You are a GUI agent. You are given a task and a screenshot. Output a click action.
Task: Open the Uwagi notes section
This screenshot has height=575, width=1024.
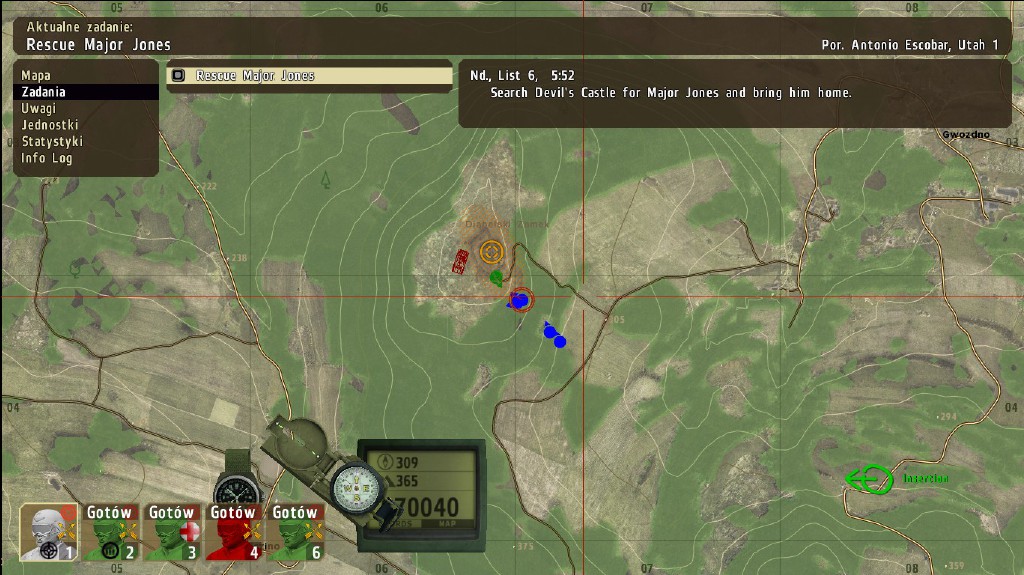[39, 108]
